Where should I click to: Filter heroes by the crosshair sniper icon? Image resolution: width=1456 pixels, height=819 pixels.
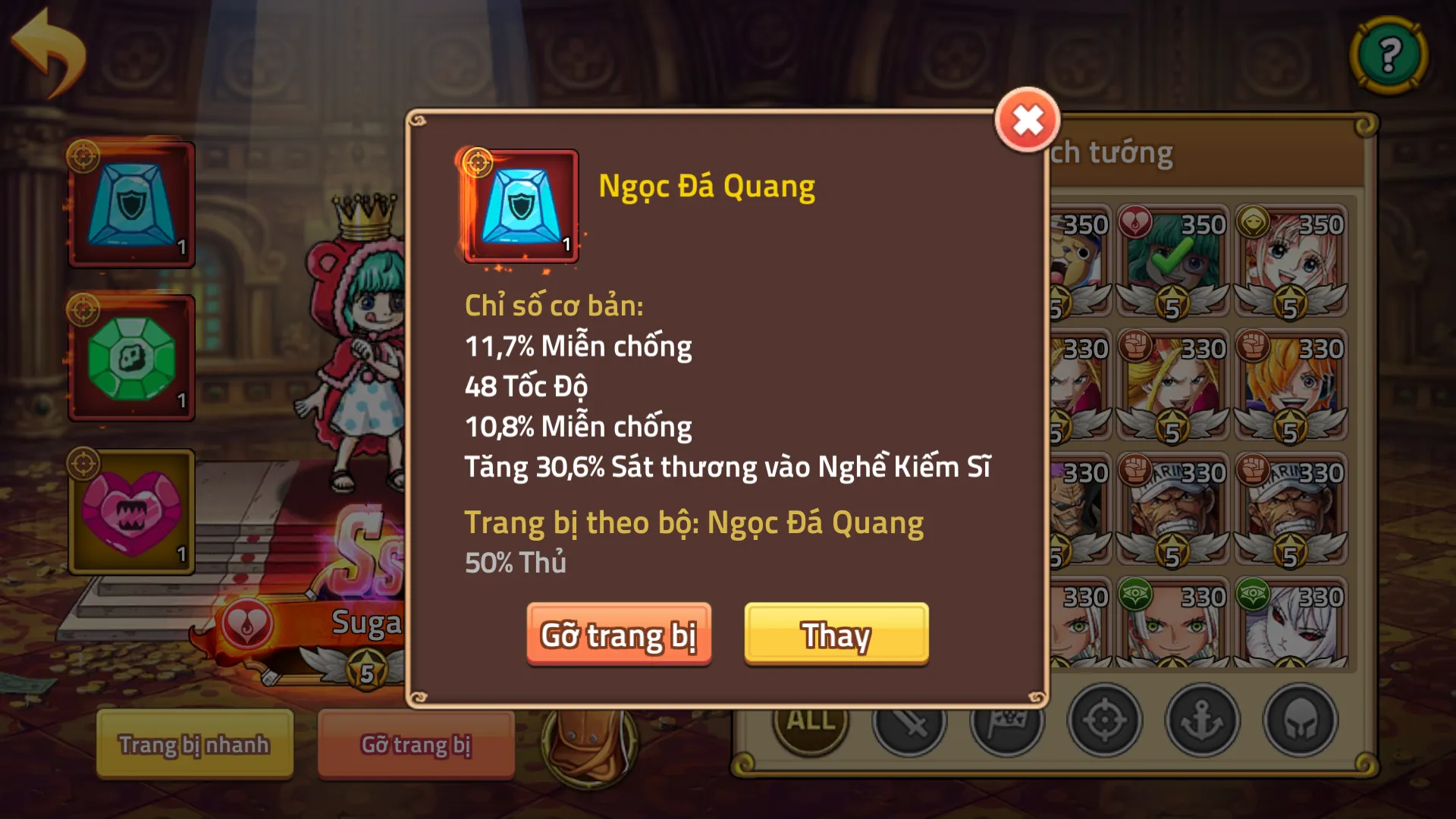tap(1105, 722)
